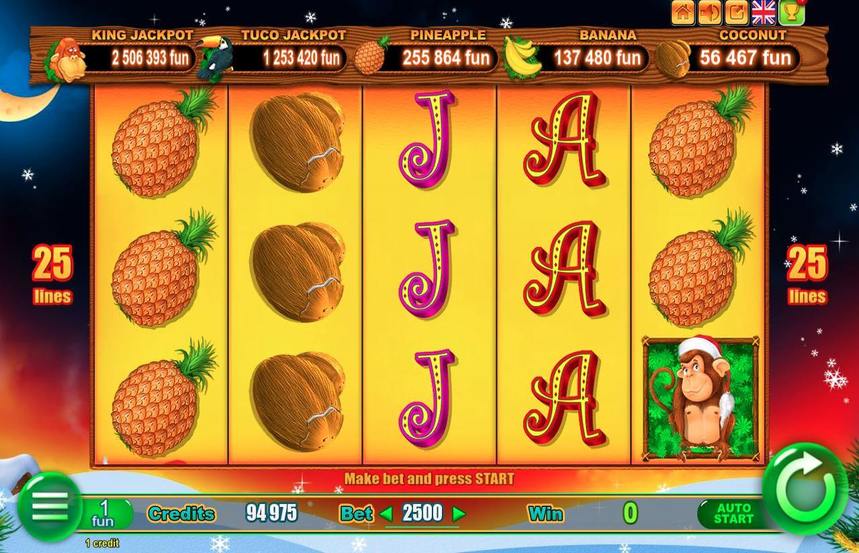This screenshot has height=553, width=859.
Task: Select the left 25 lines indicator
Action: point(52,273)
